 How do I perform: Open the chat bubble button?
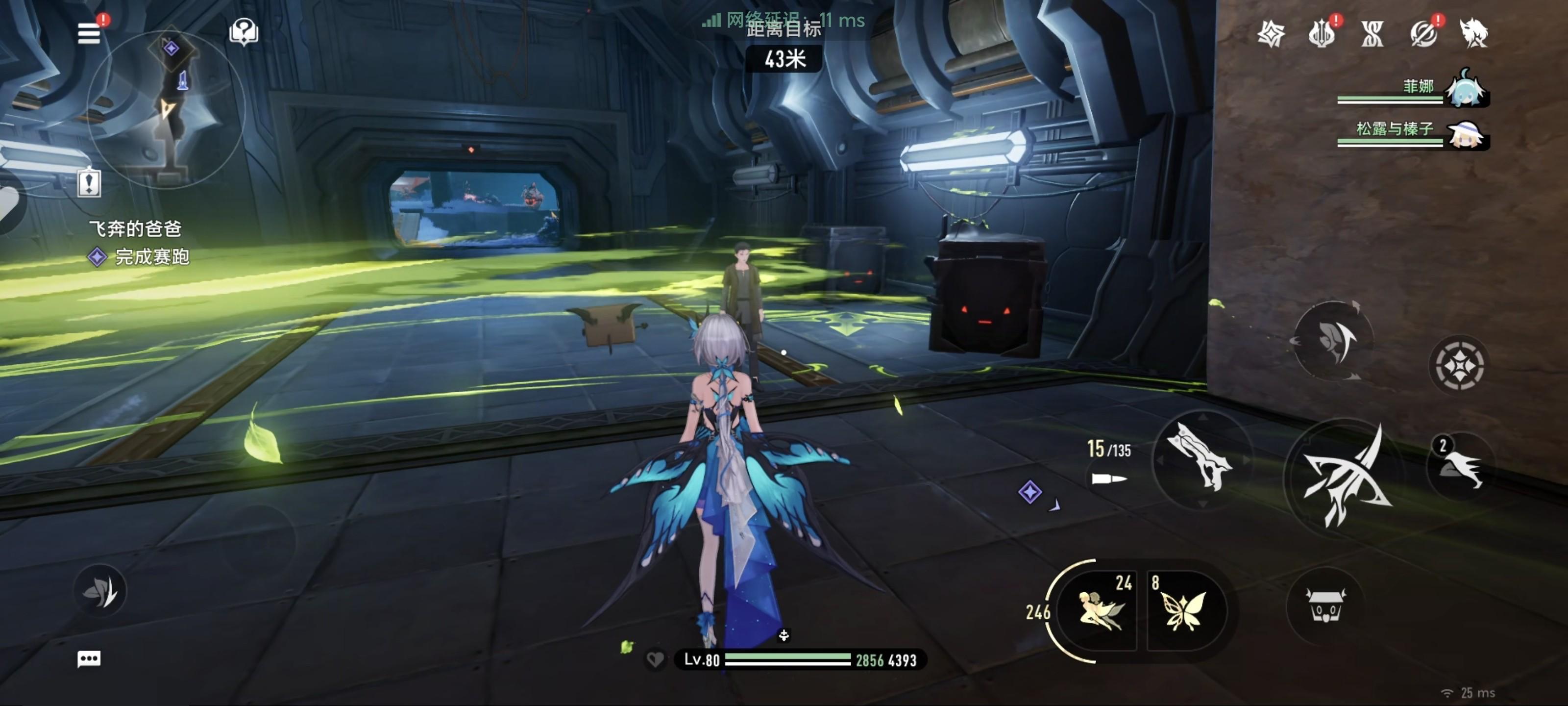pos(89,658)
